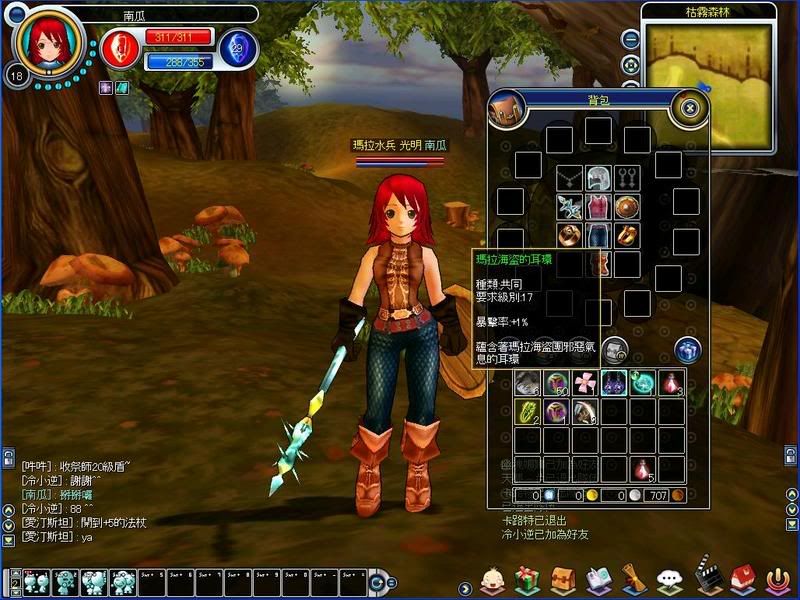This screenshot has width=800, height=600.
Task: Open the speech bubble chat icon
Action: click(669, 579)
